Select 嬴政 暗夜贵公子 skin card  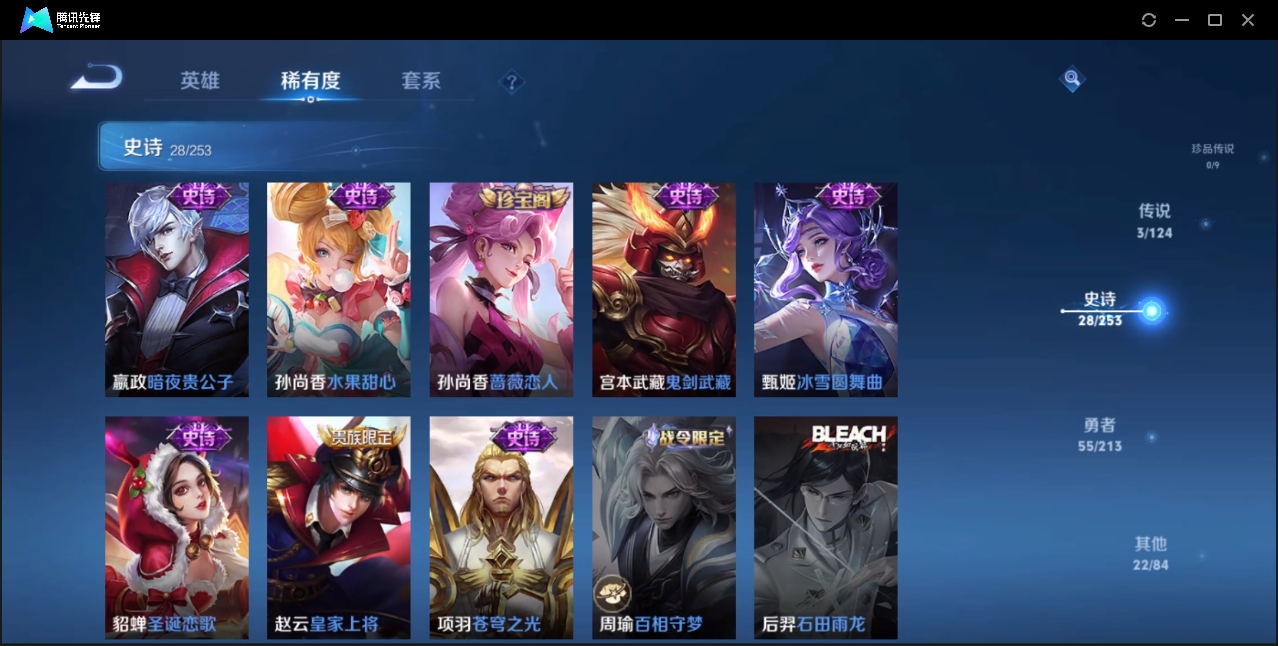tap(177, 290)
